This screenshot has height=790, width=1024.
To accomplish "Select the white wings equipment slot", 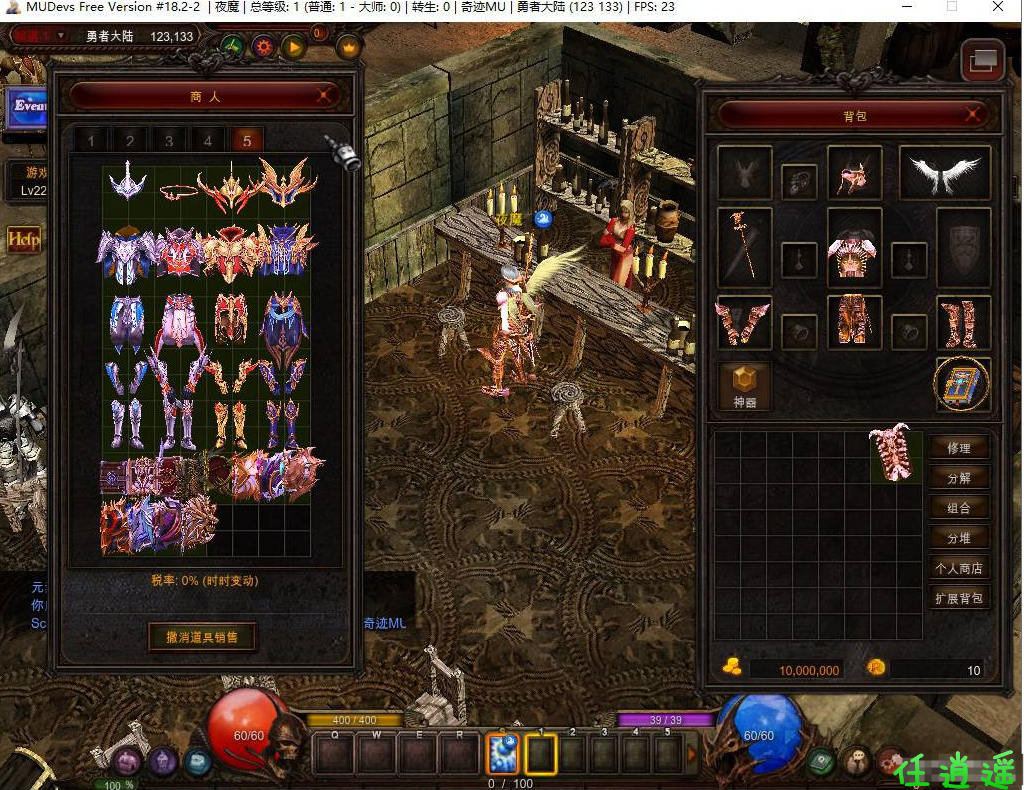I will [944, 173].
